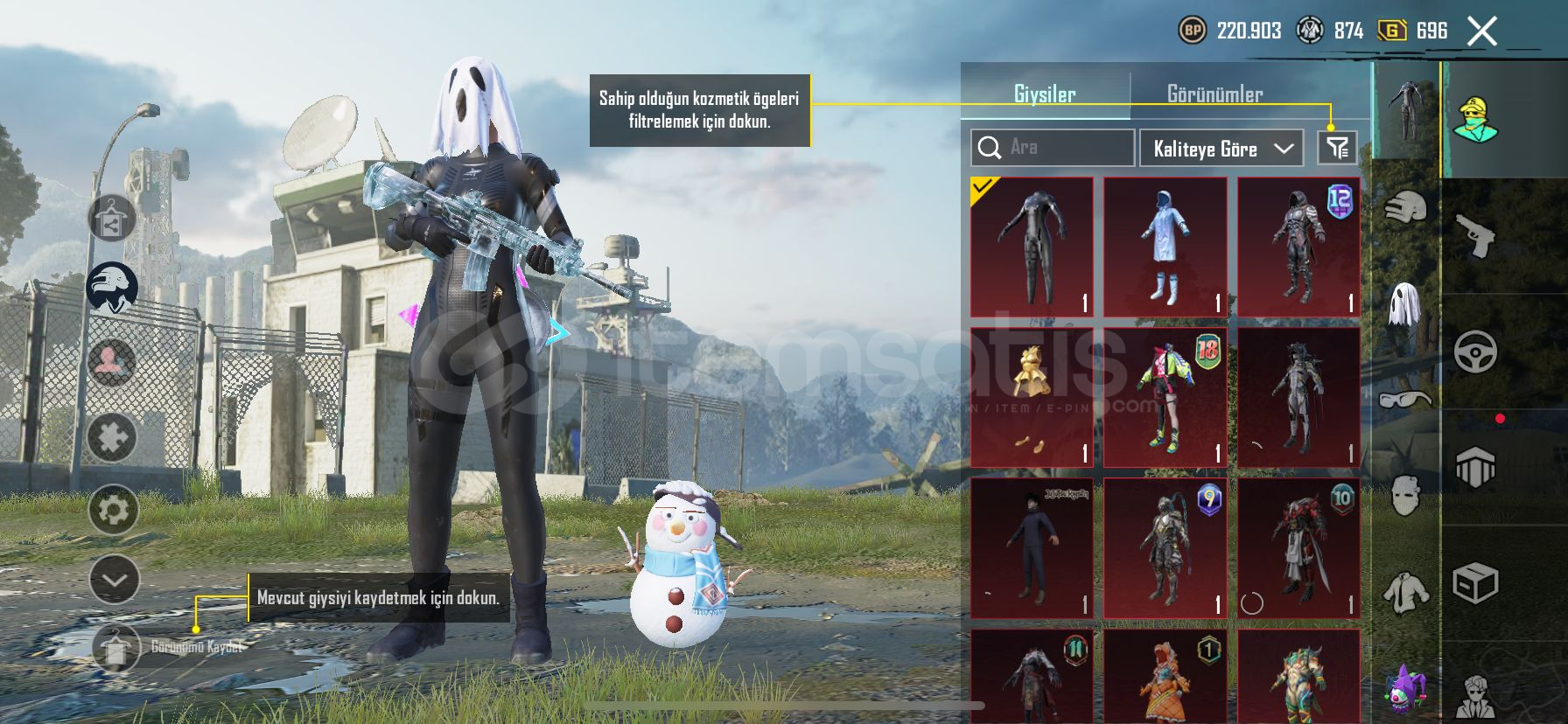Click the Ara search field
1568x724 pixels.
(1053, 148)
